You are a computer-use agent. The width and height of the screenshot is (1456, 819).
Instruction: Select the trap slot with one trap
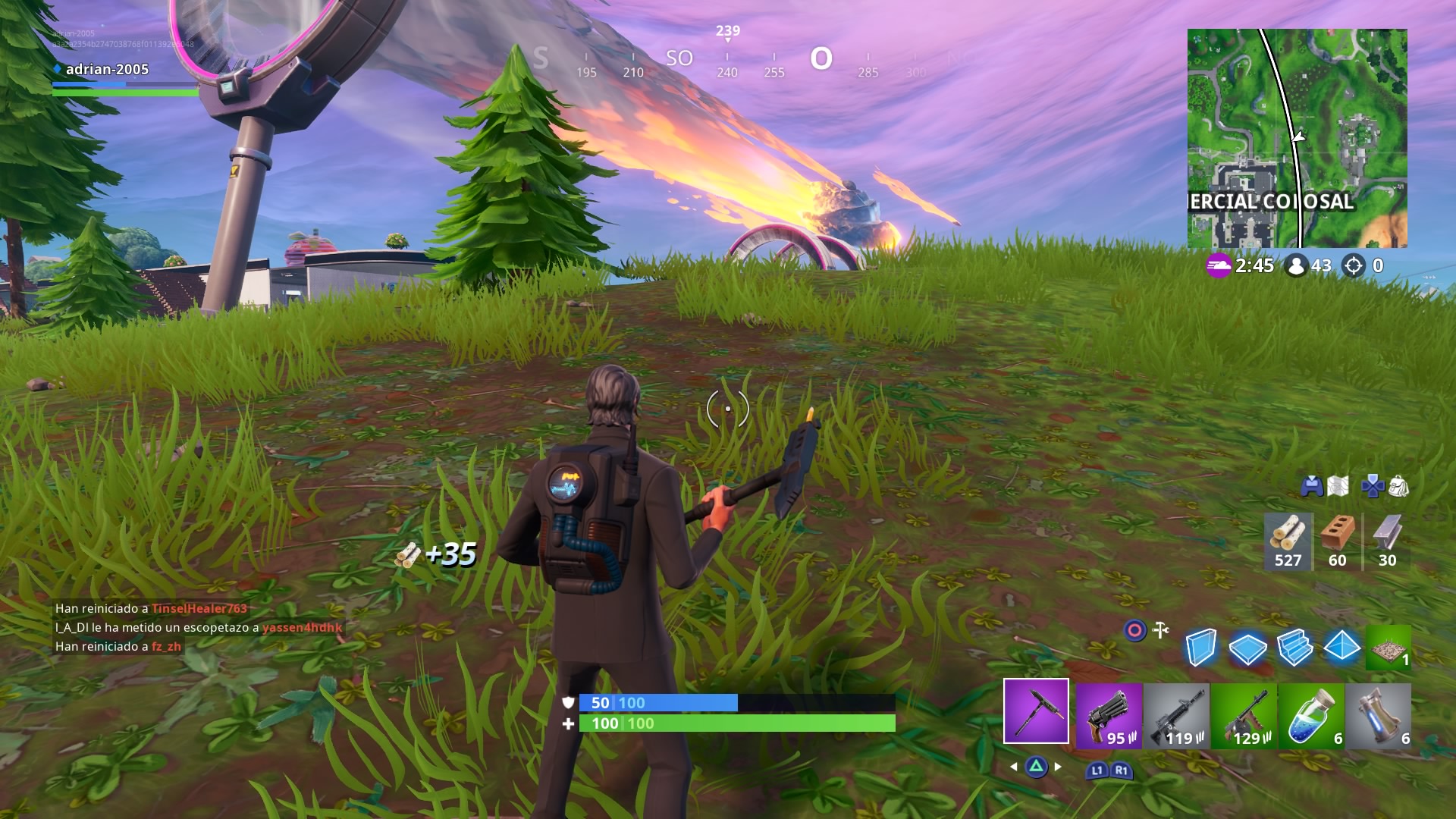tap(1388, 648)
